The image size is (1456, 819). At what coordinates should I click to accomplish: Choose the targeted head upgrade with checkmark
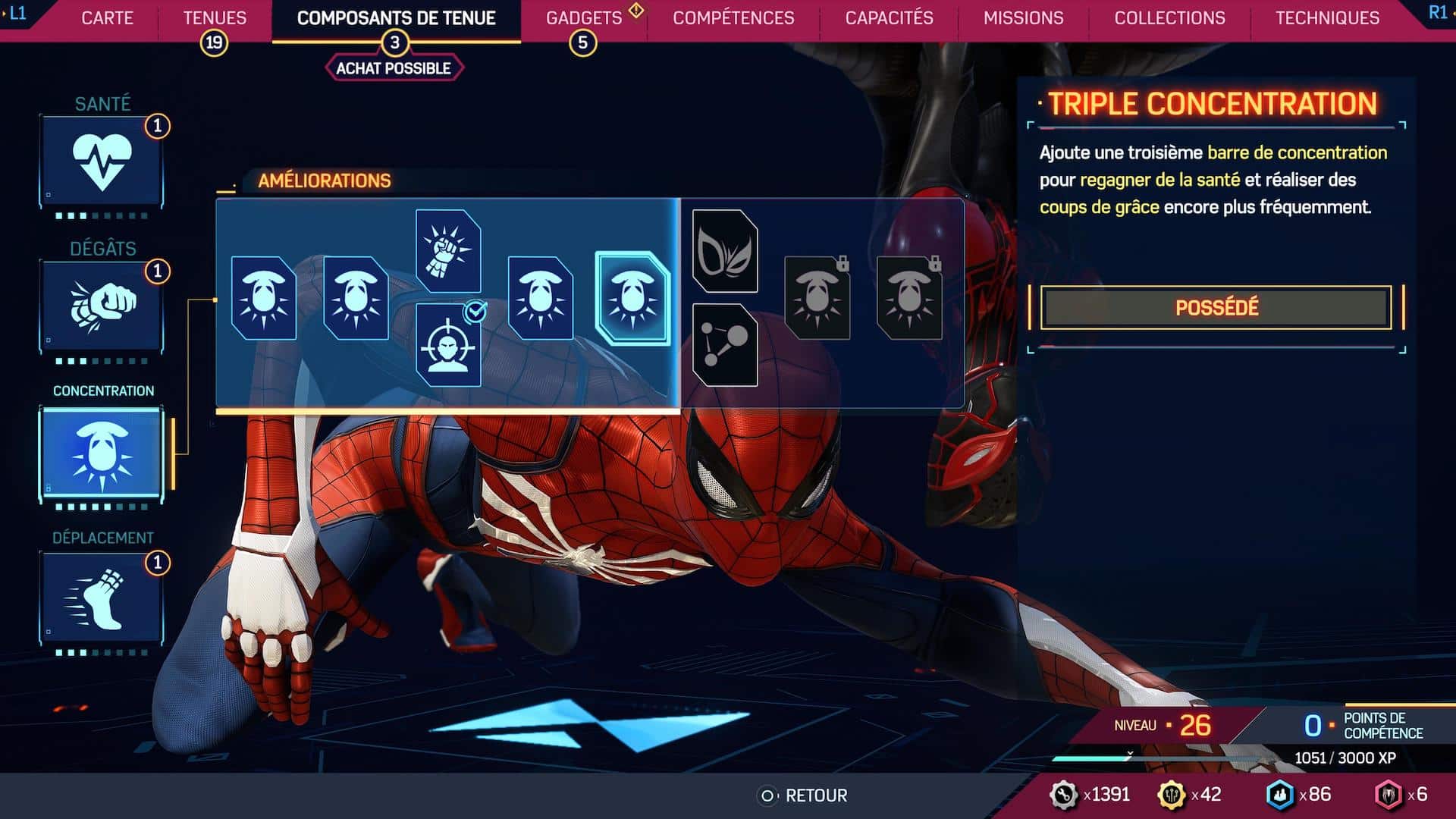pos(448,345)
